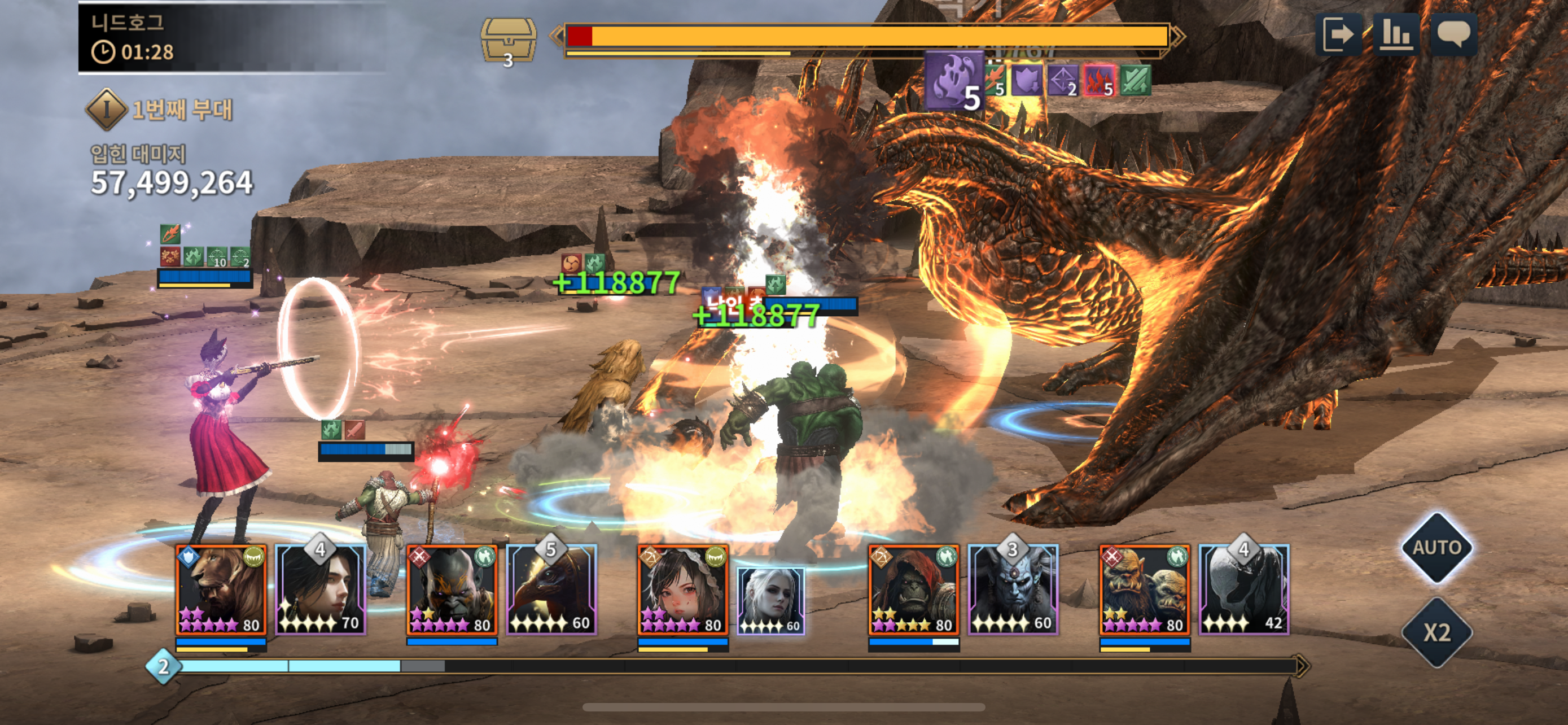The image size is (1568, 725).
Task: Exit the battle with the door icon
Action: [1338, 34]
